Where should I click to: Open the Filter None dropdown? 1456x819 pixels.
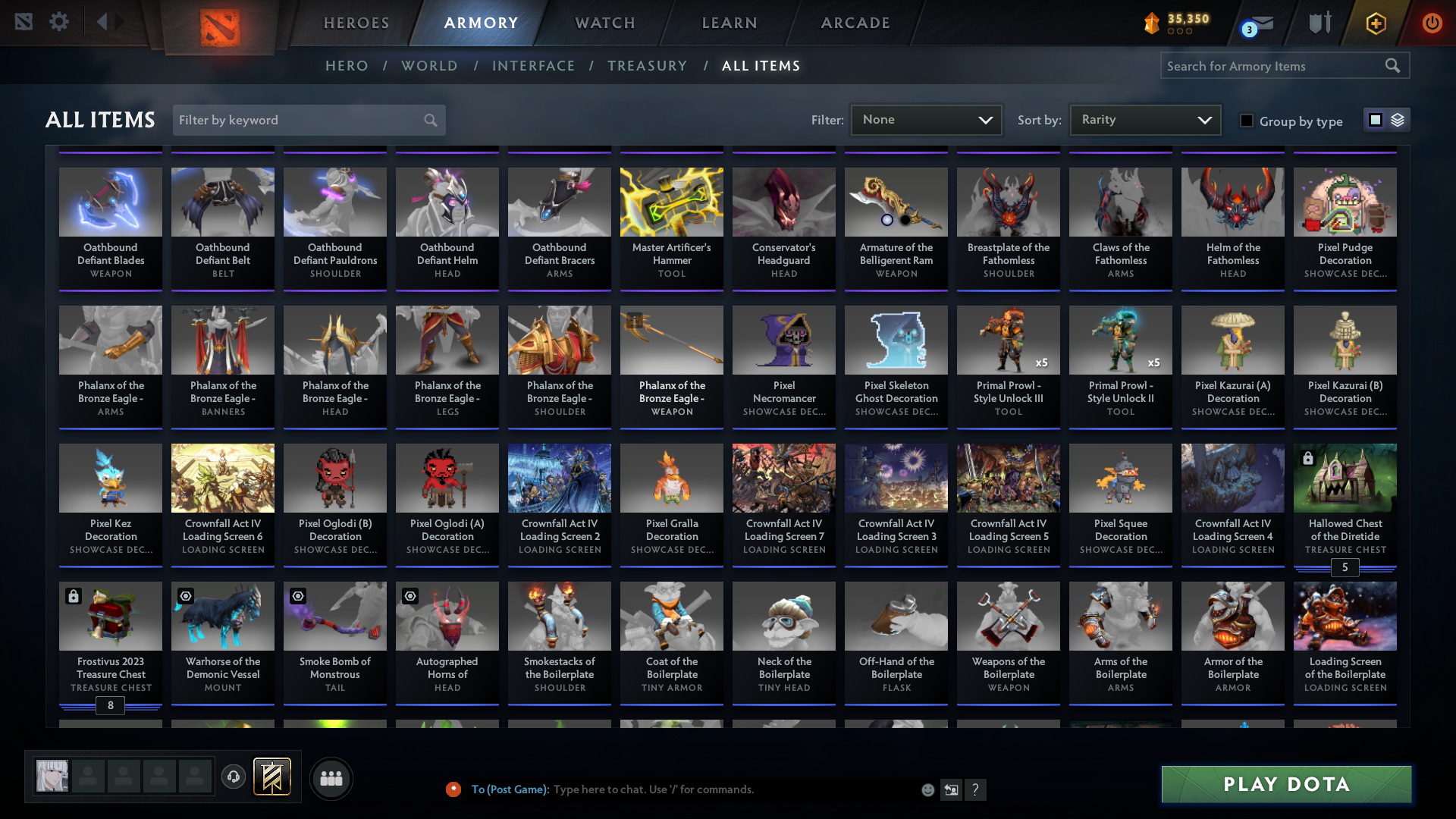(x=925, y=119)
